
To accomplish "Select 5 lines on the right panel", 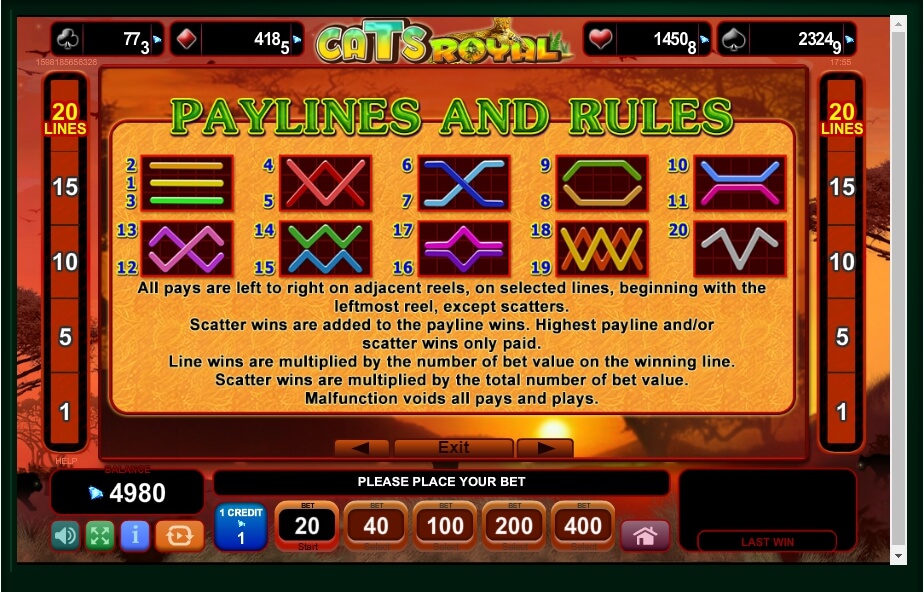I will click(842, 337).
